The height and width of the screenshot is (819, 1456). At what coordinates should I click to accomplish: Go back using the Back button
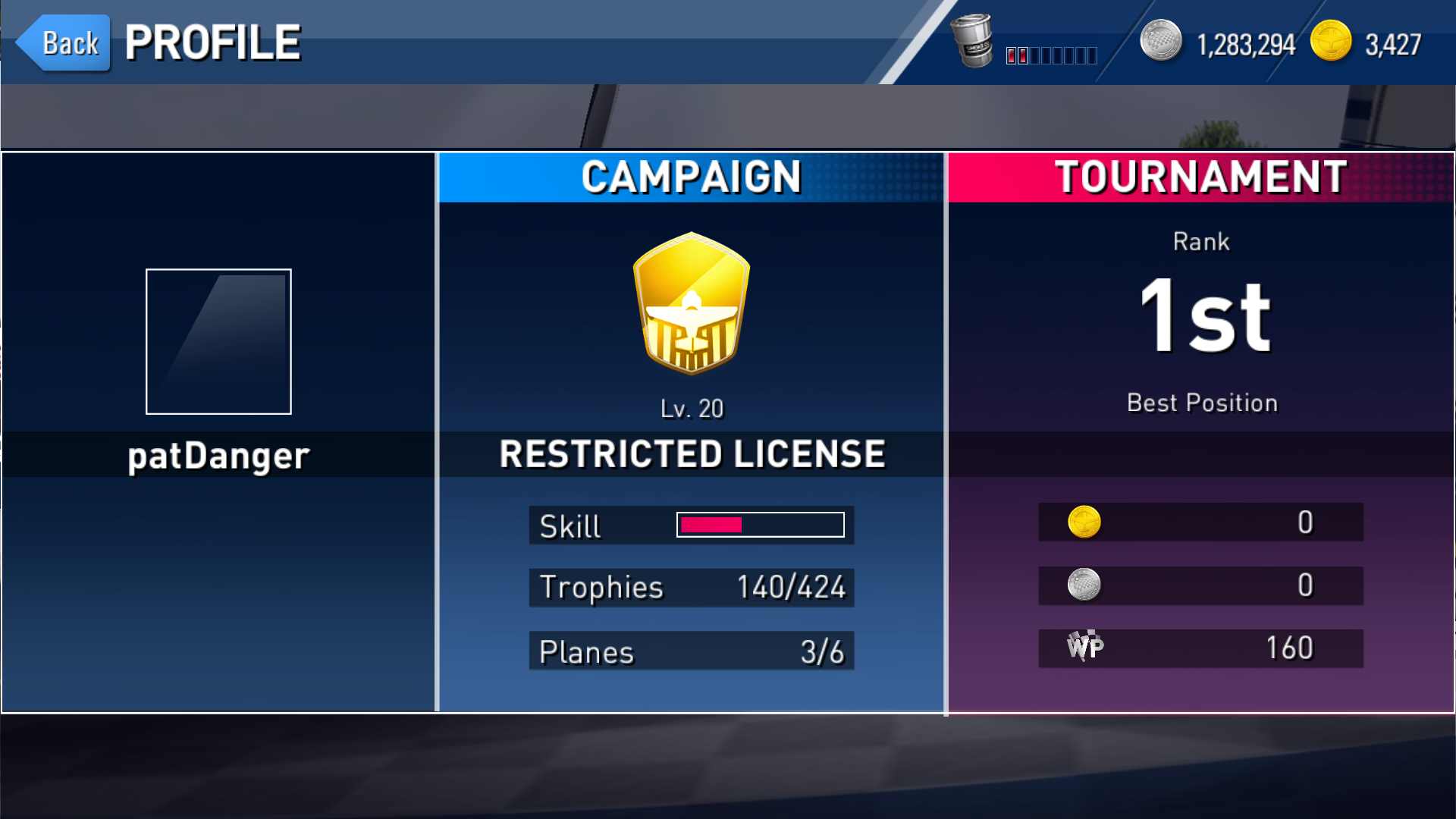pyautogui.click(x=65, y=43)
